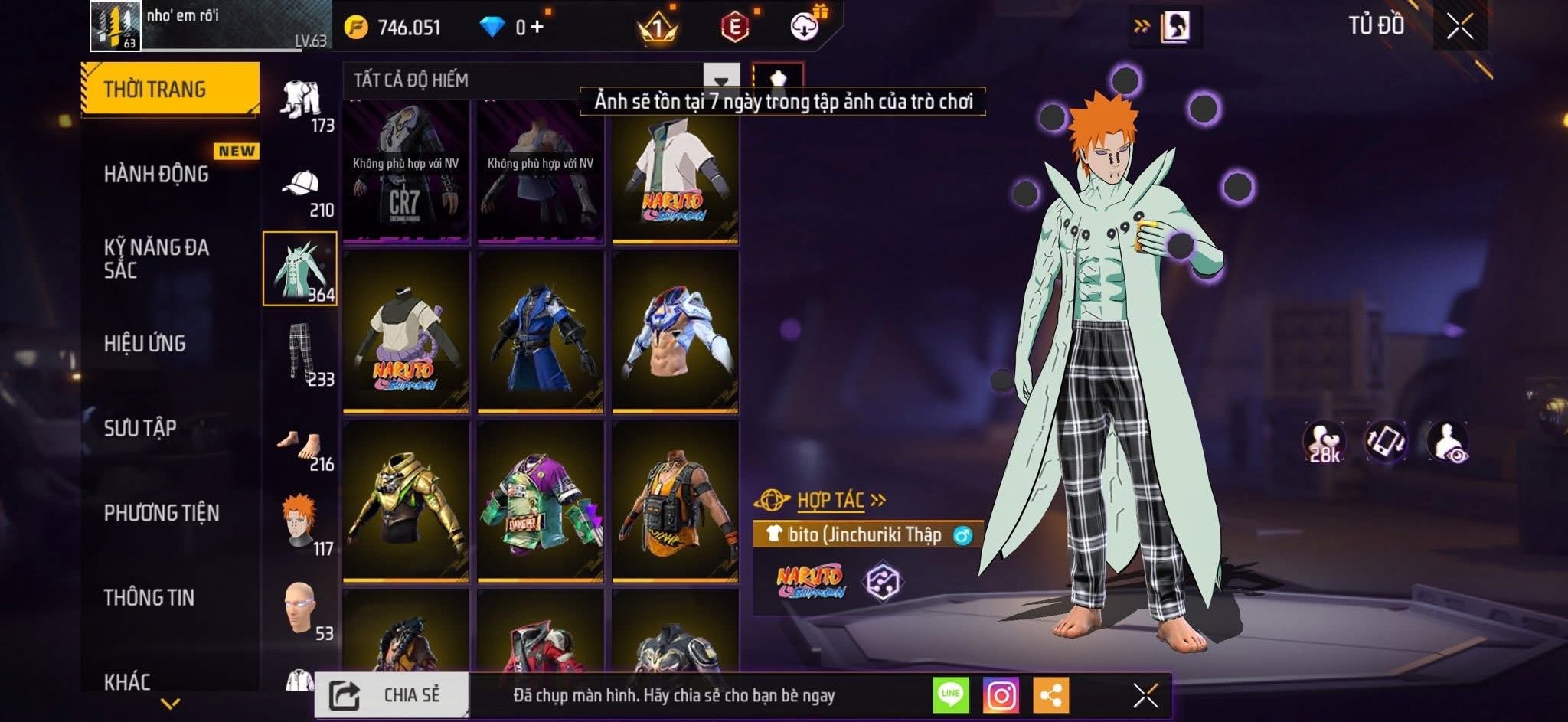Viewport: 1568px width, 722px height.
Task: Click the CHIA SẺ share button
Action: (x=391, y=695)
